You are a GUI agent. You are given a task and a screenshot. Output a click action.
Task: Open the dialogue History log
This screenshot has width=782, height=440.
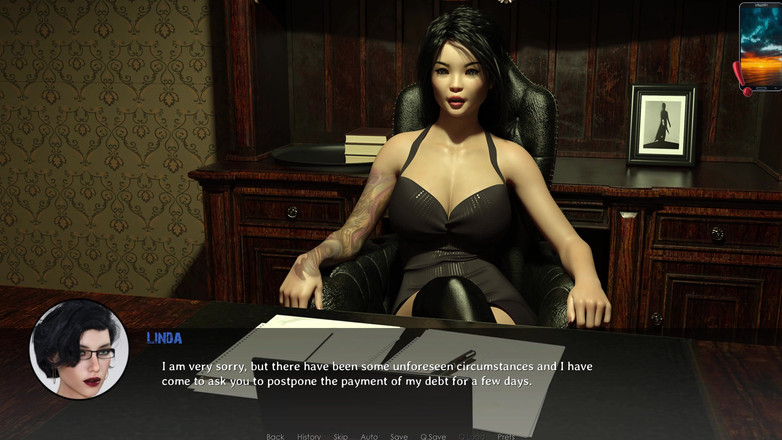coord(309,436)
